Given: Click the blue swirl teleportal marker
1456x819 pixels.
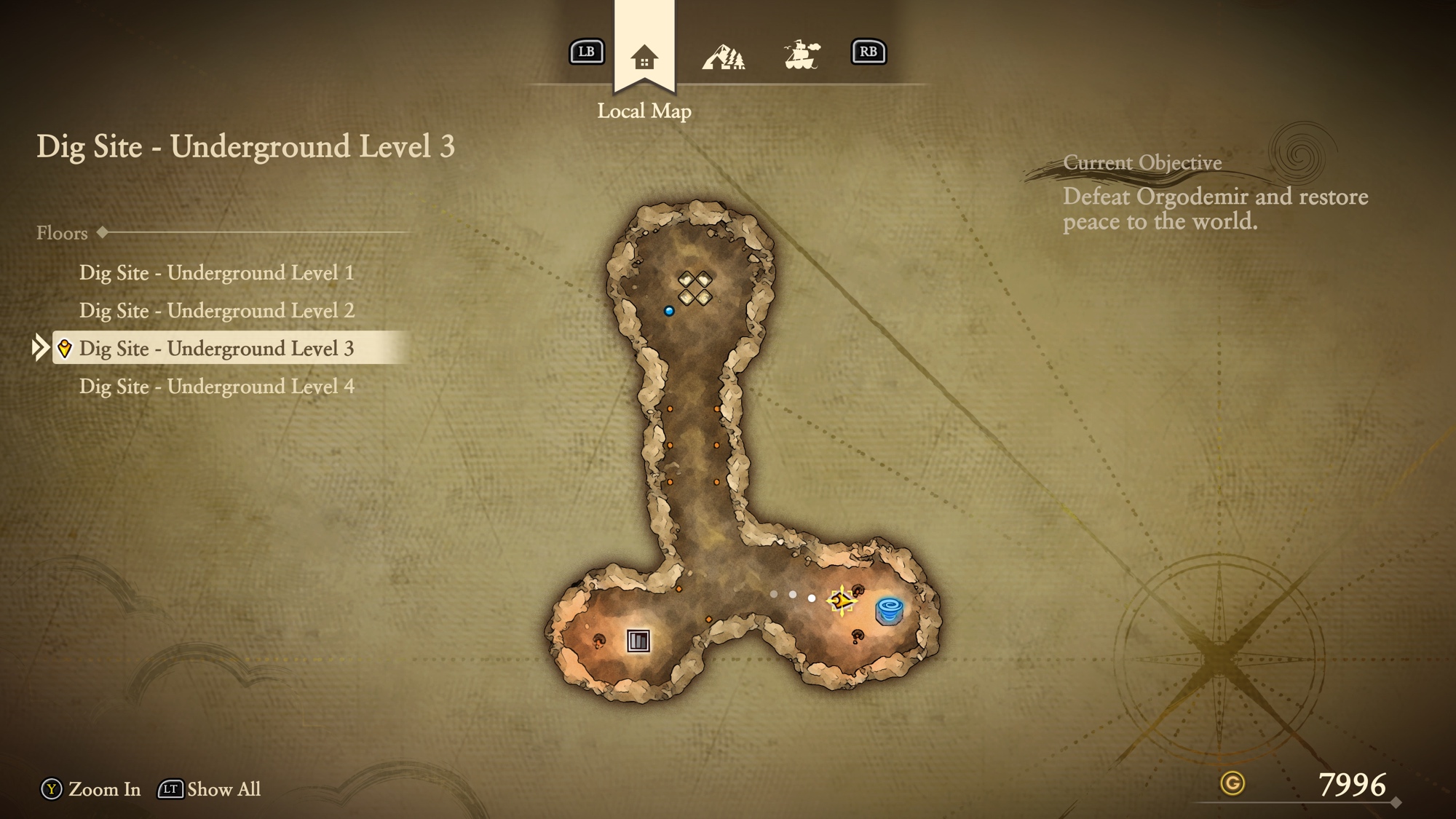Looking at the screenshot, I should 889,609.
